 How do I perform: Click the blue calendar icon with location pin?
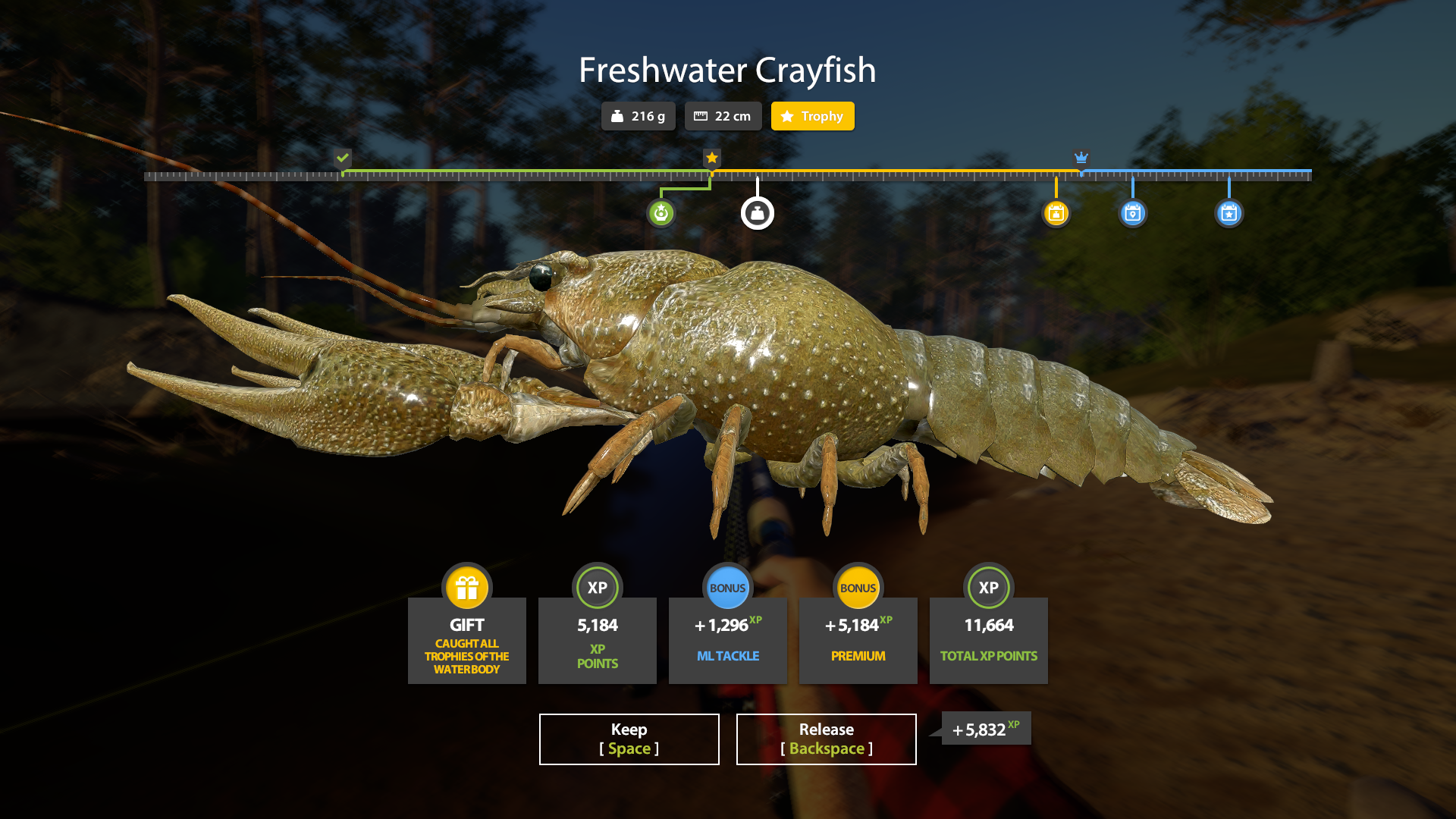tap(1131, 213)
